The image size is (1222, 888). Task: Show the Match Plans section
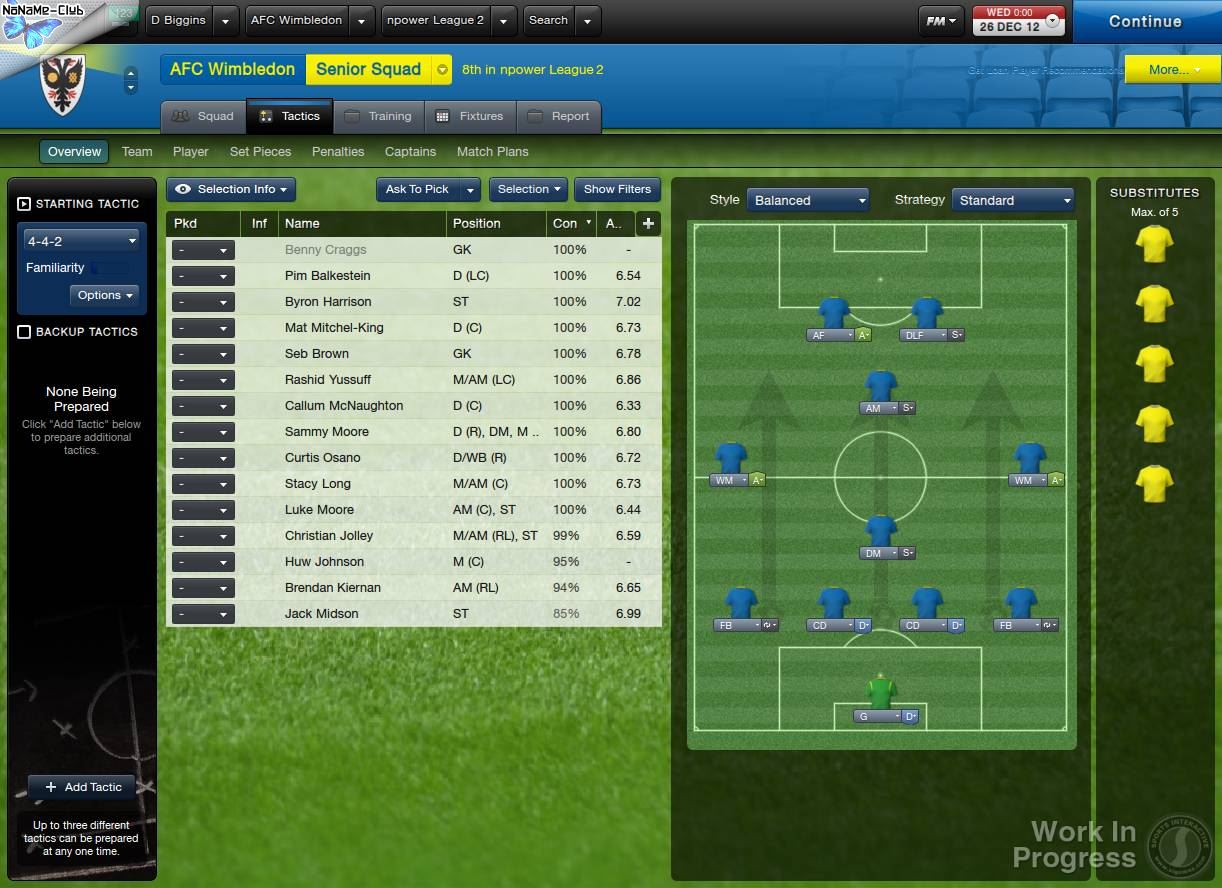tap(492, 152)
